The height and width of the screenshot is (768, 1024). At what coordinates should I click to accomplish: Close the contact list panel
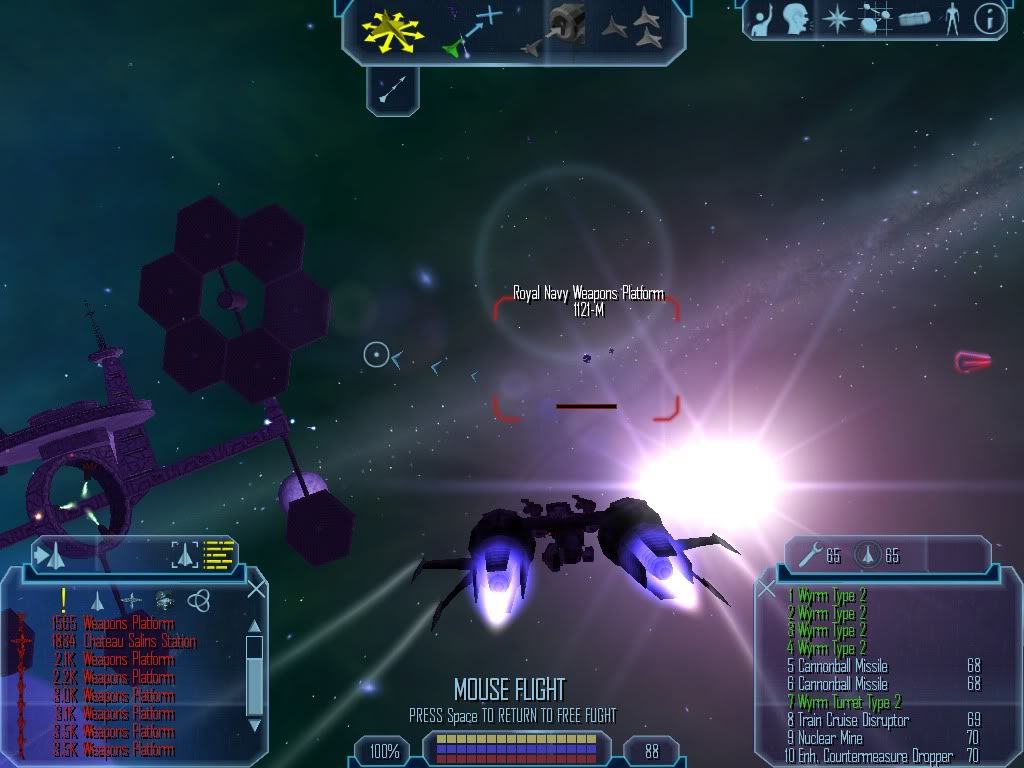[x=256, y=588]
